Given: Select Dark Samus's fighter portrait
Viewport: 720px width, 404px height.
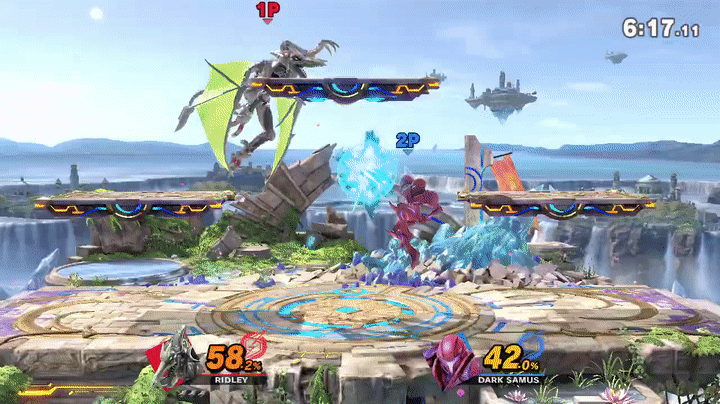Looking at the screenshot, I should [x=453, y=362].
